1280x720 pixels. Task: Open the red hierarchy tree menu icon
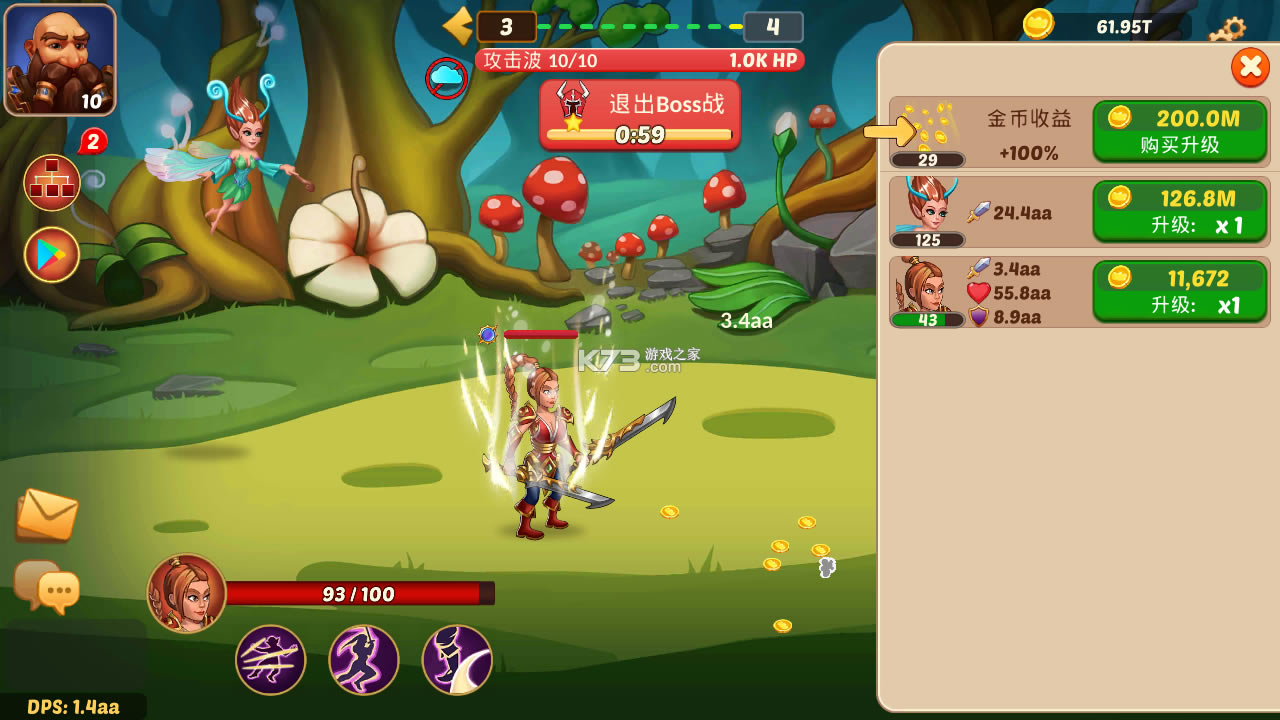[x=52, y=183]
